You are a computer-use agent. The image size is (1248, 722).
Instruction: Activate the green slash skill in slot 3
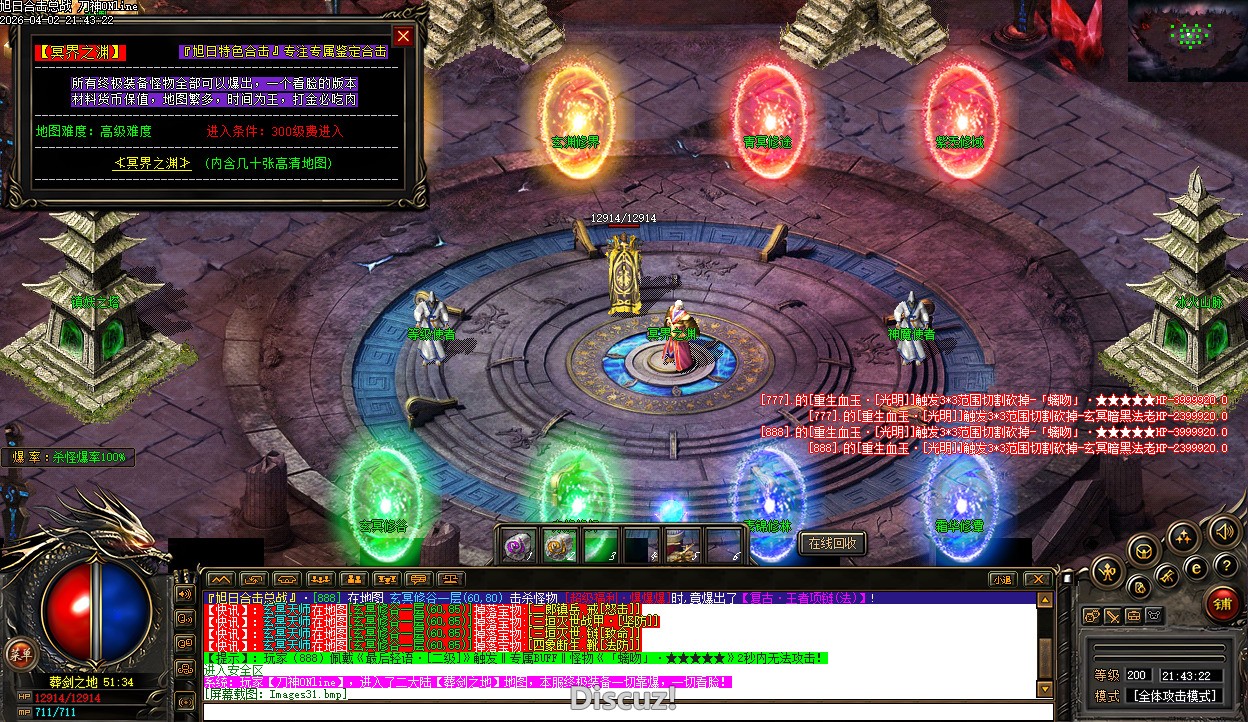pos(600,546)
